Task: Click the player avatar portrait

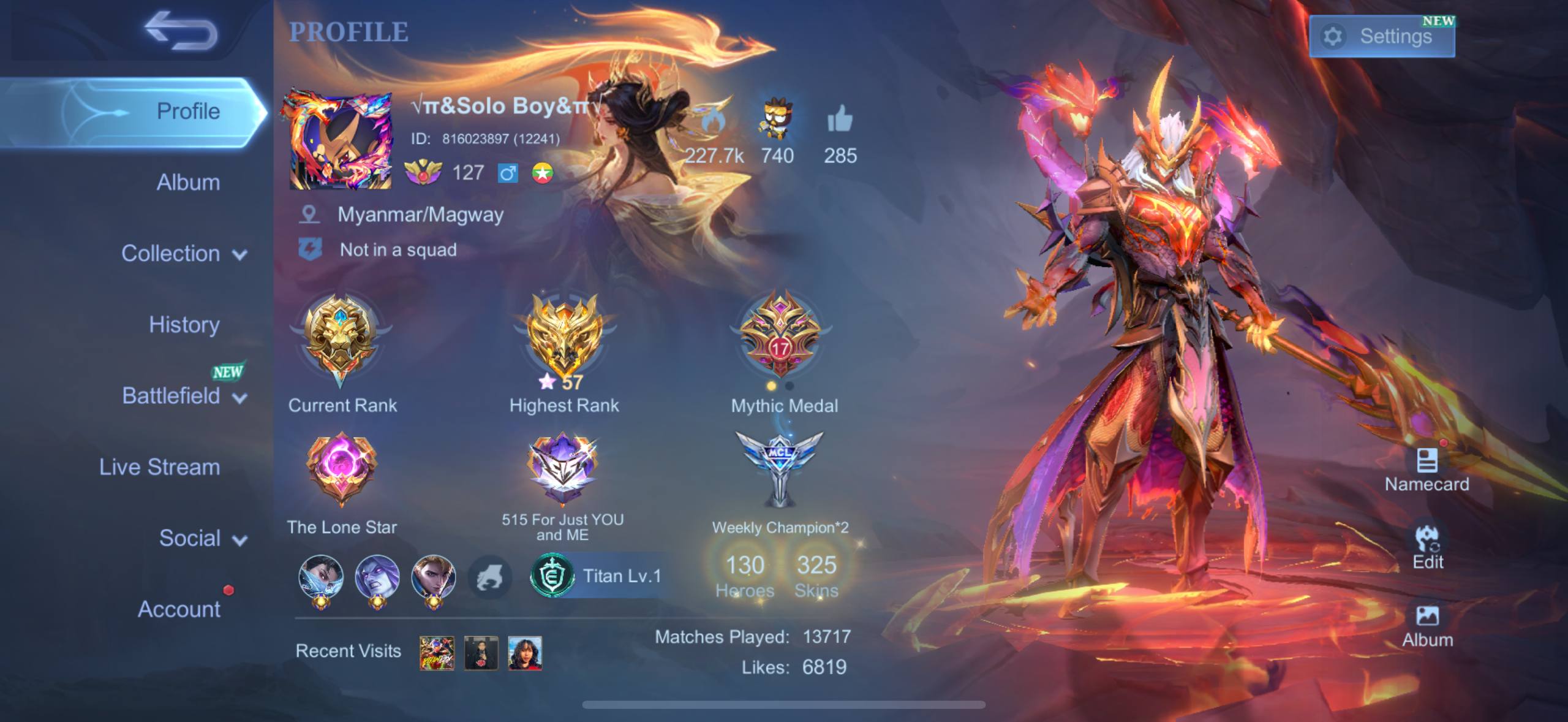Action: pos(340,141)
